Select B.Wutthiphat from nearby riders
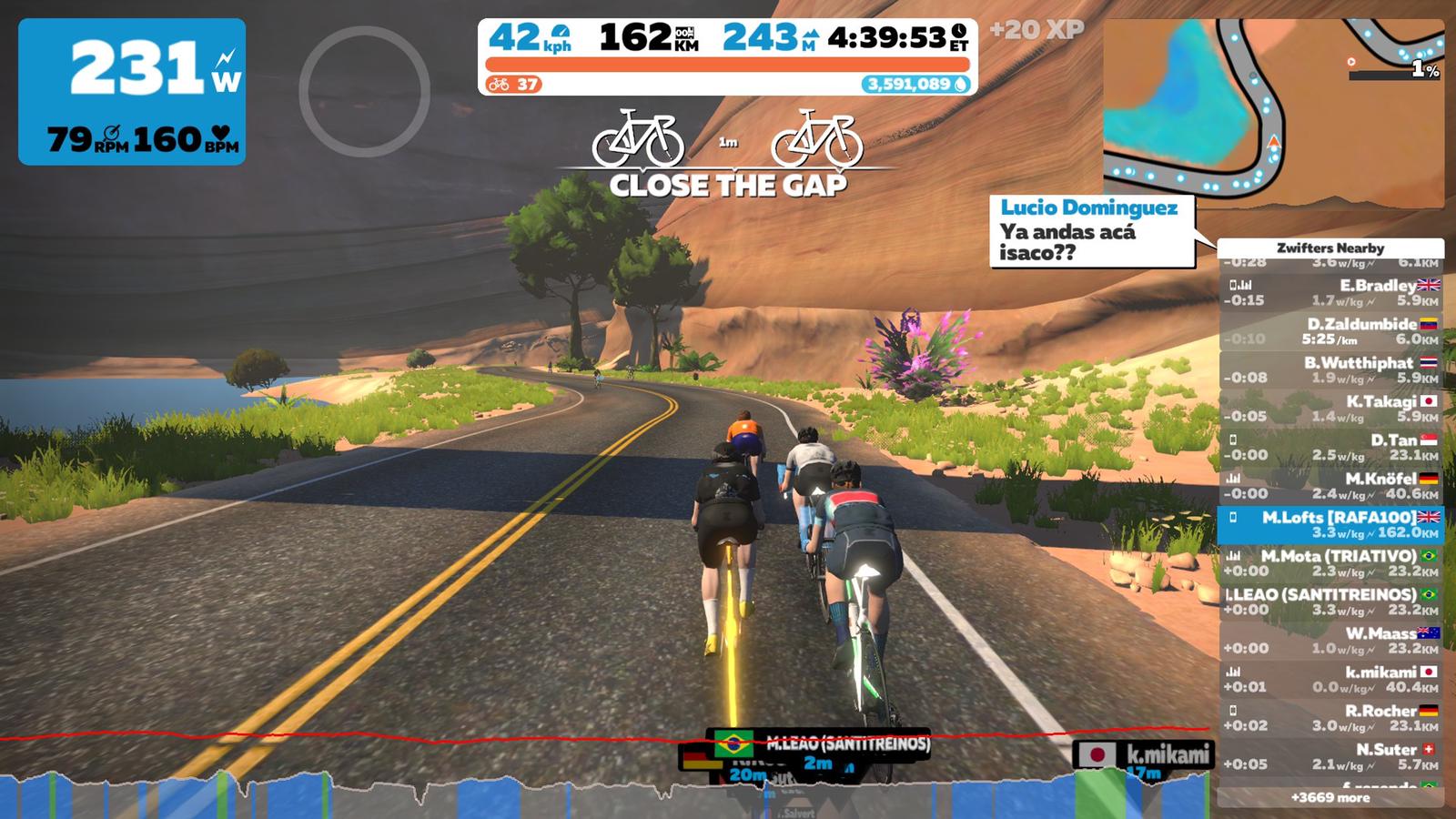The width and height of the screenshot is (1456, 819). pyautogui.click(x=1330, y=369)
